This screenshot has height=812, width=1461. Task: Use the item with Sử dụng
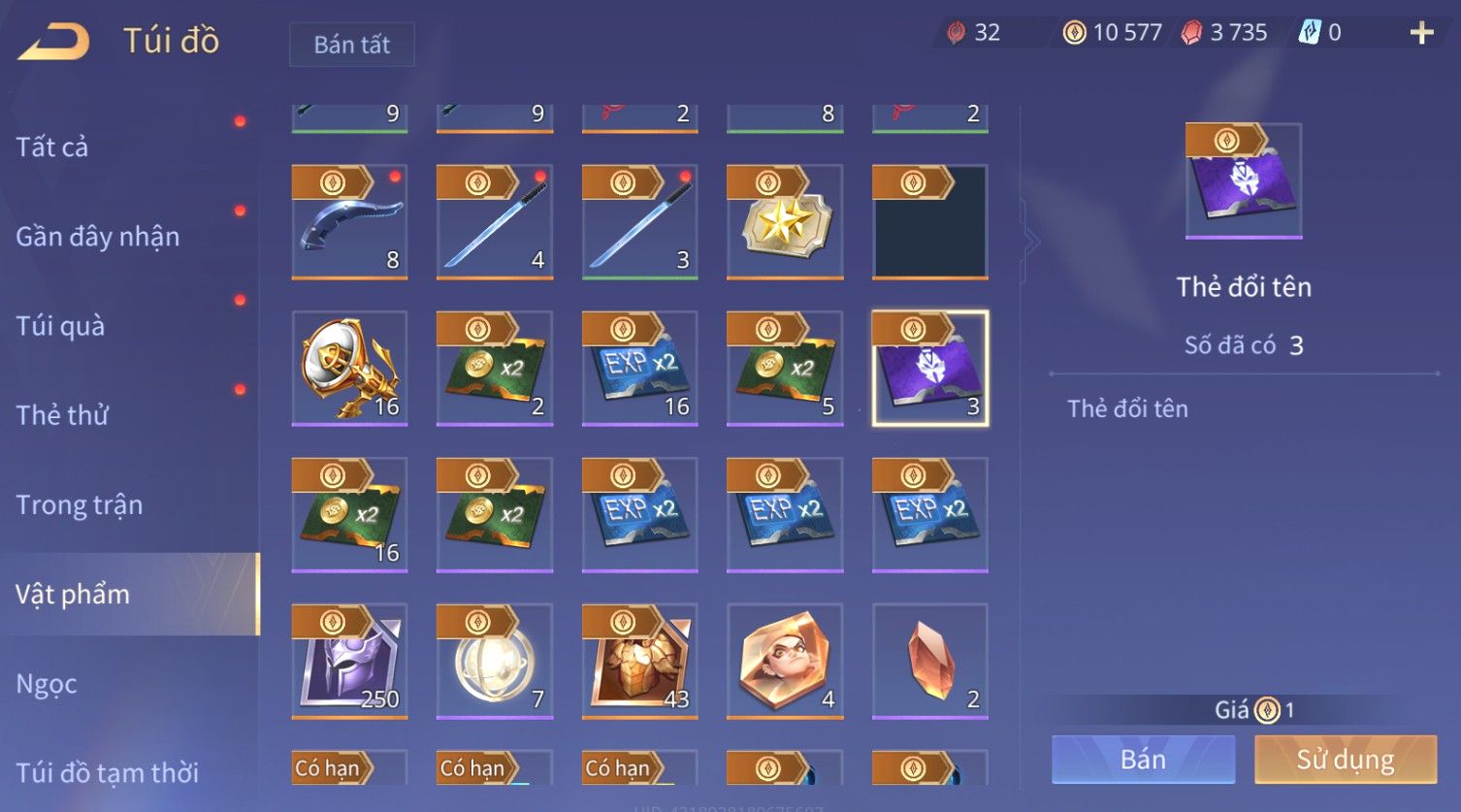tap(1345, 759)
